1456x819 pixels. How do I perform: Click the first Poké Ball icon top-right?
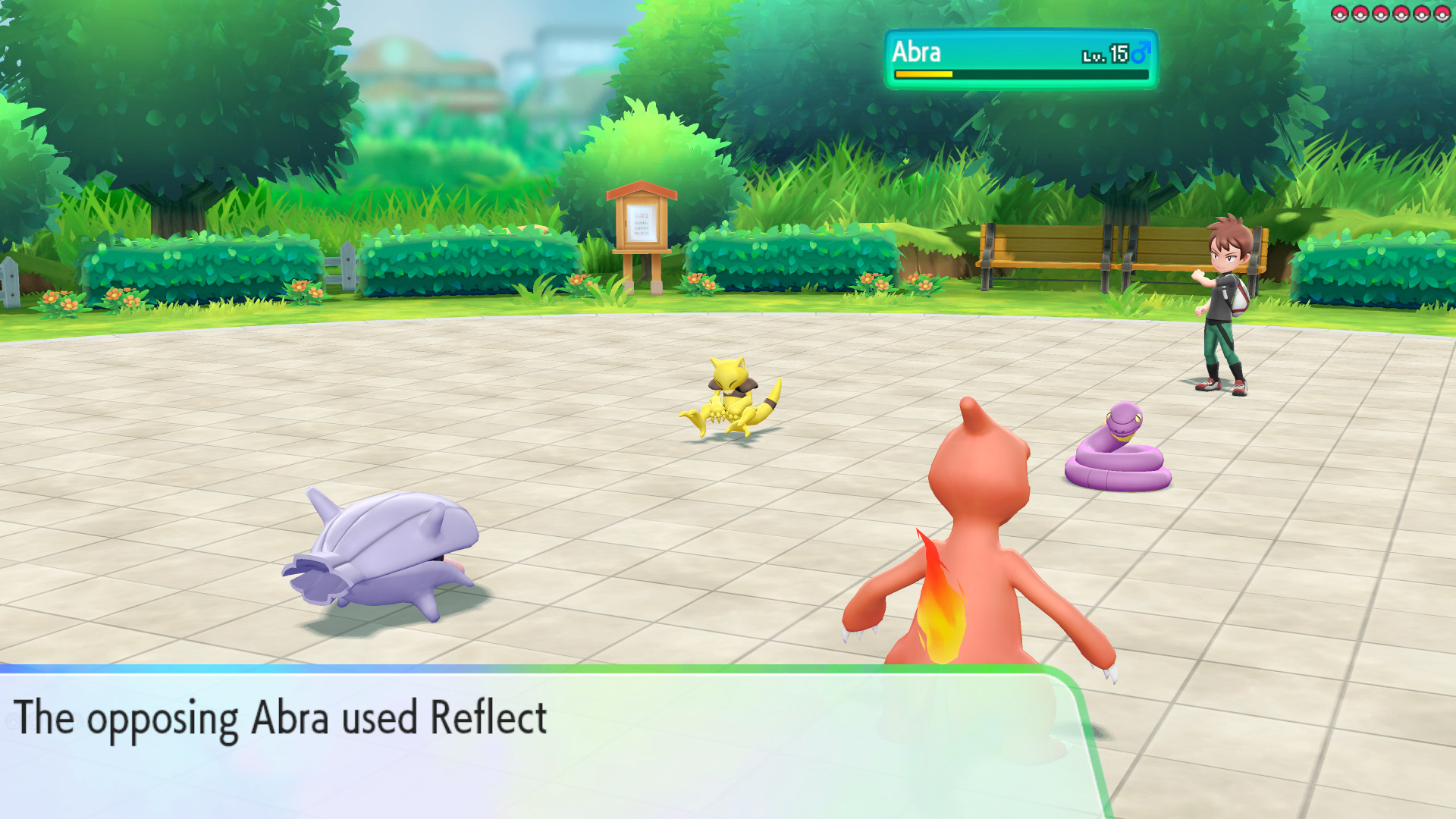point(1340,13)
